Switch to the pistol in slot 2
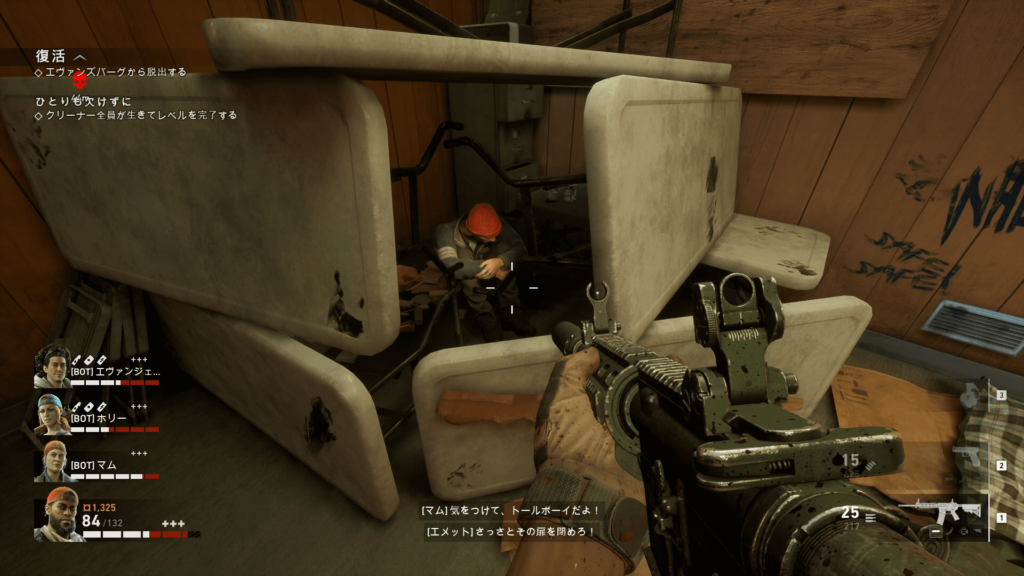The image size is (1024, 576). point(966,457)
